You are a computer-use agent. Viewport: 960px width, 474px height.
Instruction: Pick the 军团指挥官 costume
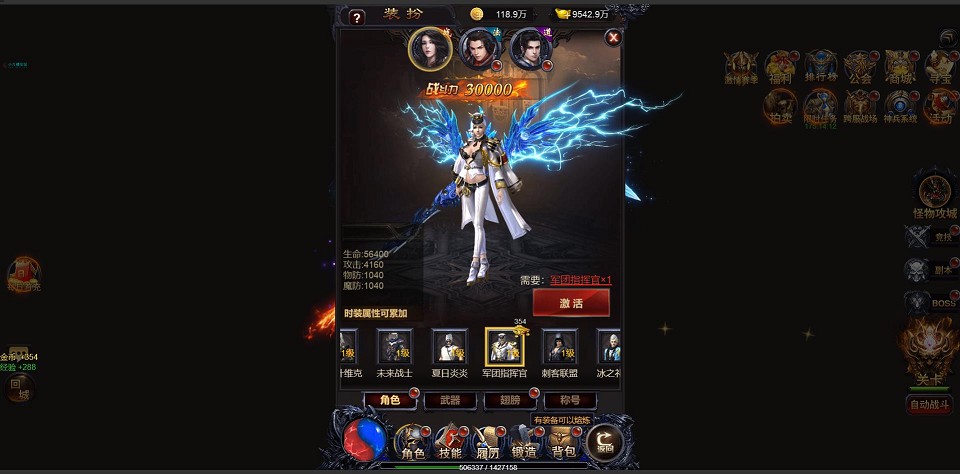click(x=504, y=347)
